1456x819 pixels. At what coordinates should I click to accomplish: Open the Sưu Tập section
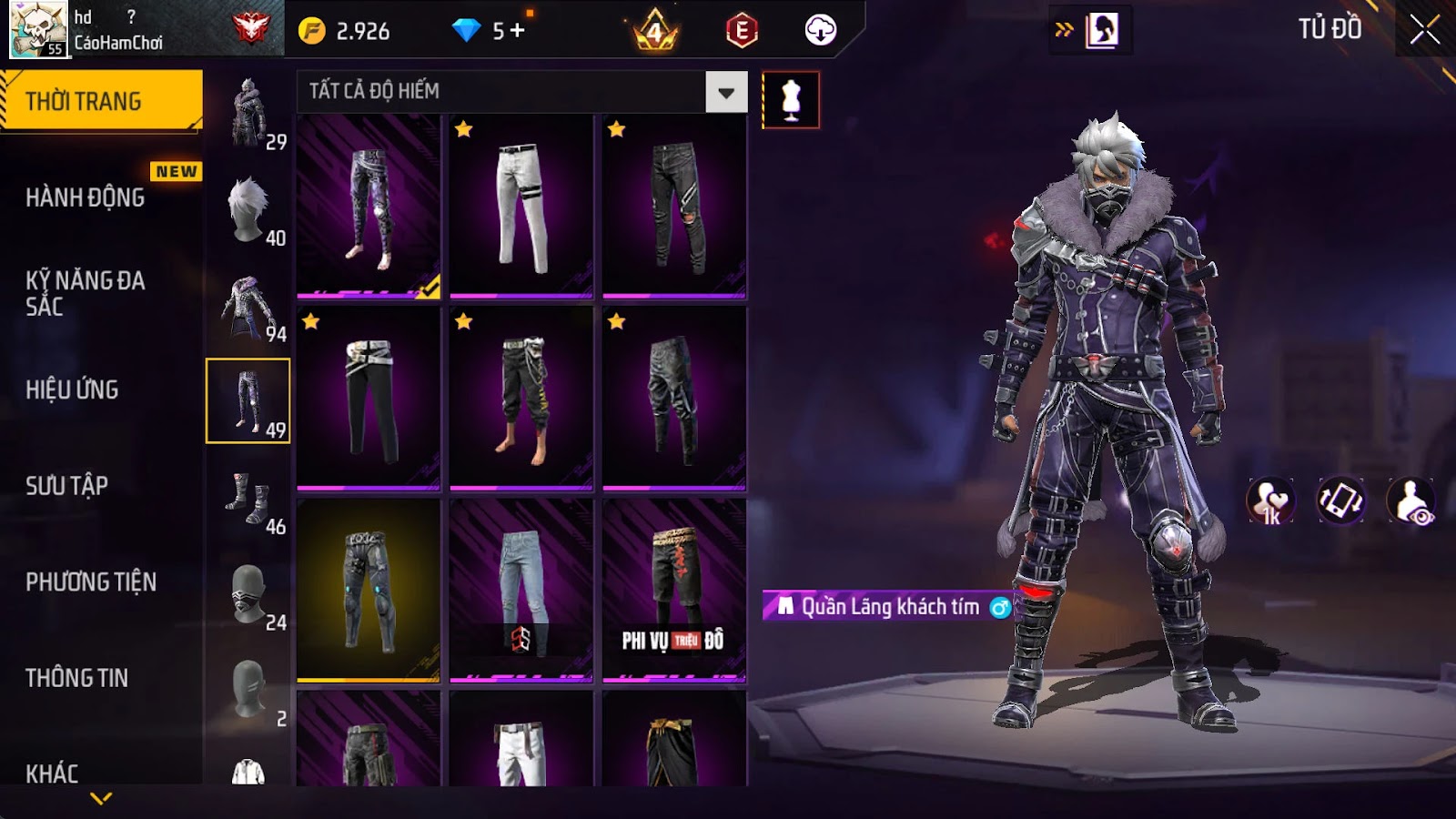click(67, 486)
